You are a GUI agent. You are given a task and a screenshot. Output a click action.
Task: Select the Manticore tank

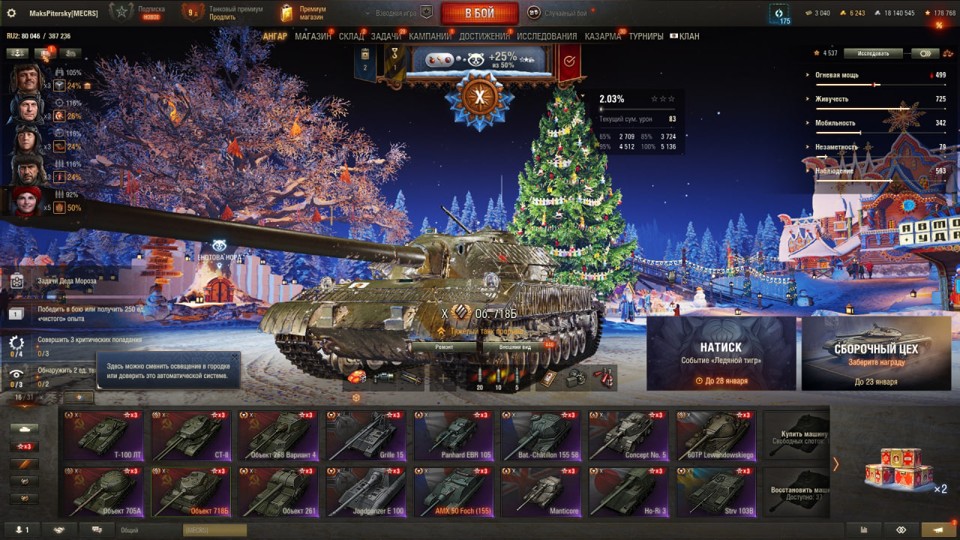(541, 491)
